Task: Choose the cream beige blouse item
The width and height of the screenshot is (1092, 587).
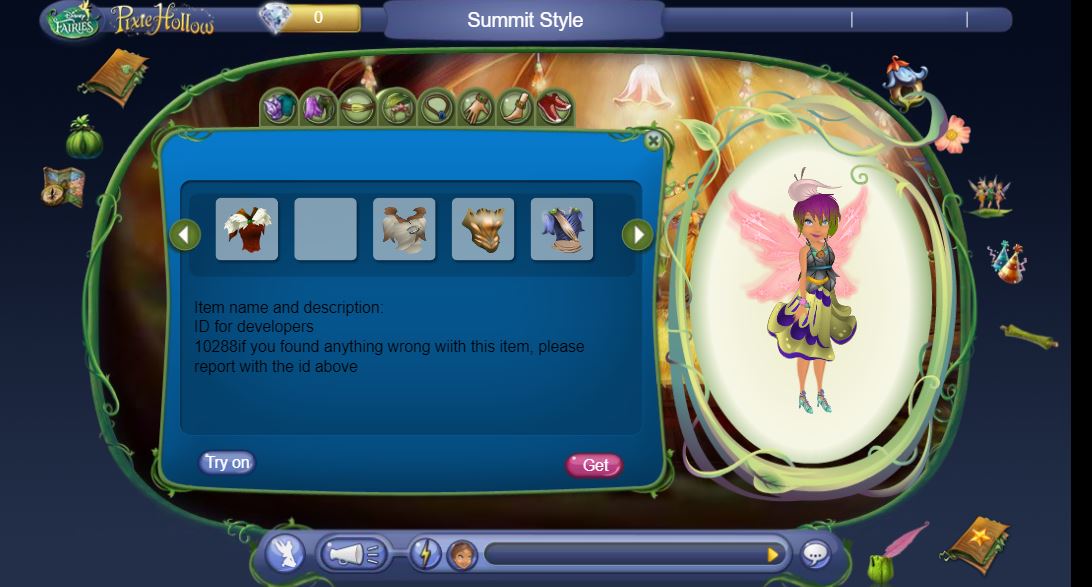Action: click(404, 229)
